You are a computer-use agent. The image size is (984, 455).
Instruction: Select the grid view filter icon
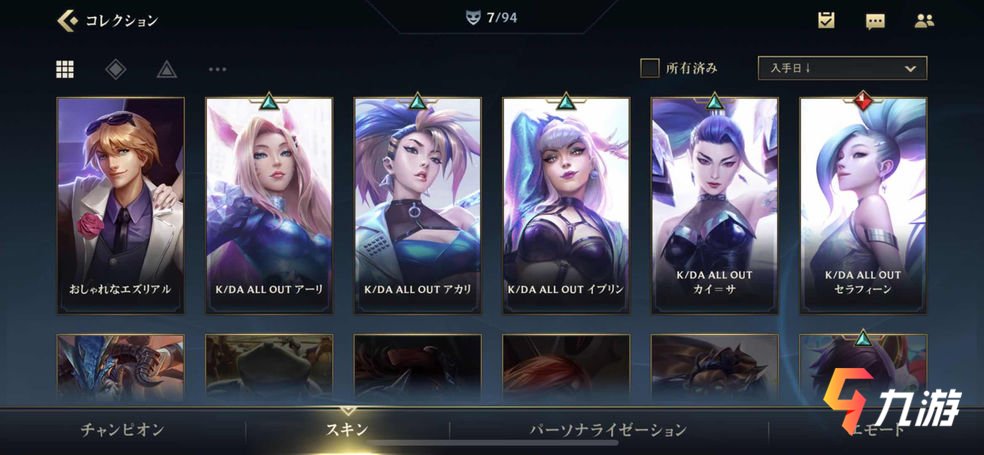pyautogui.click(x=65, y=69)
